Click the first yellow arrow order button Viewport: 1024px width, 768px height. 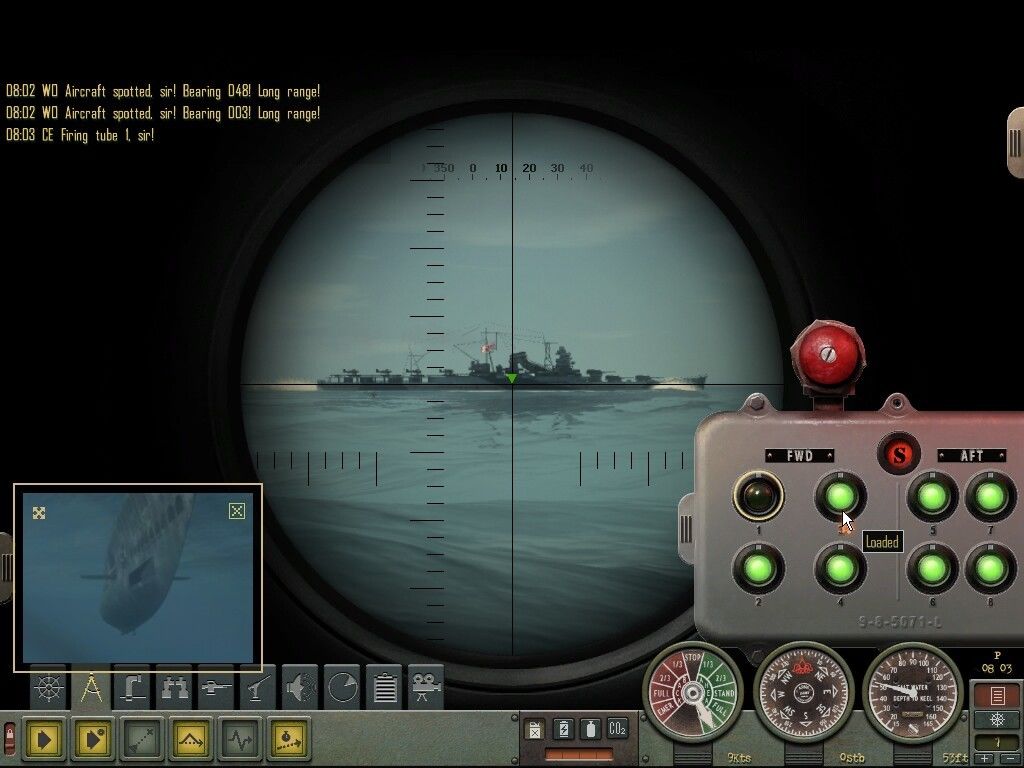[x=44, y=740]
